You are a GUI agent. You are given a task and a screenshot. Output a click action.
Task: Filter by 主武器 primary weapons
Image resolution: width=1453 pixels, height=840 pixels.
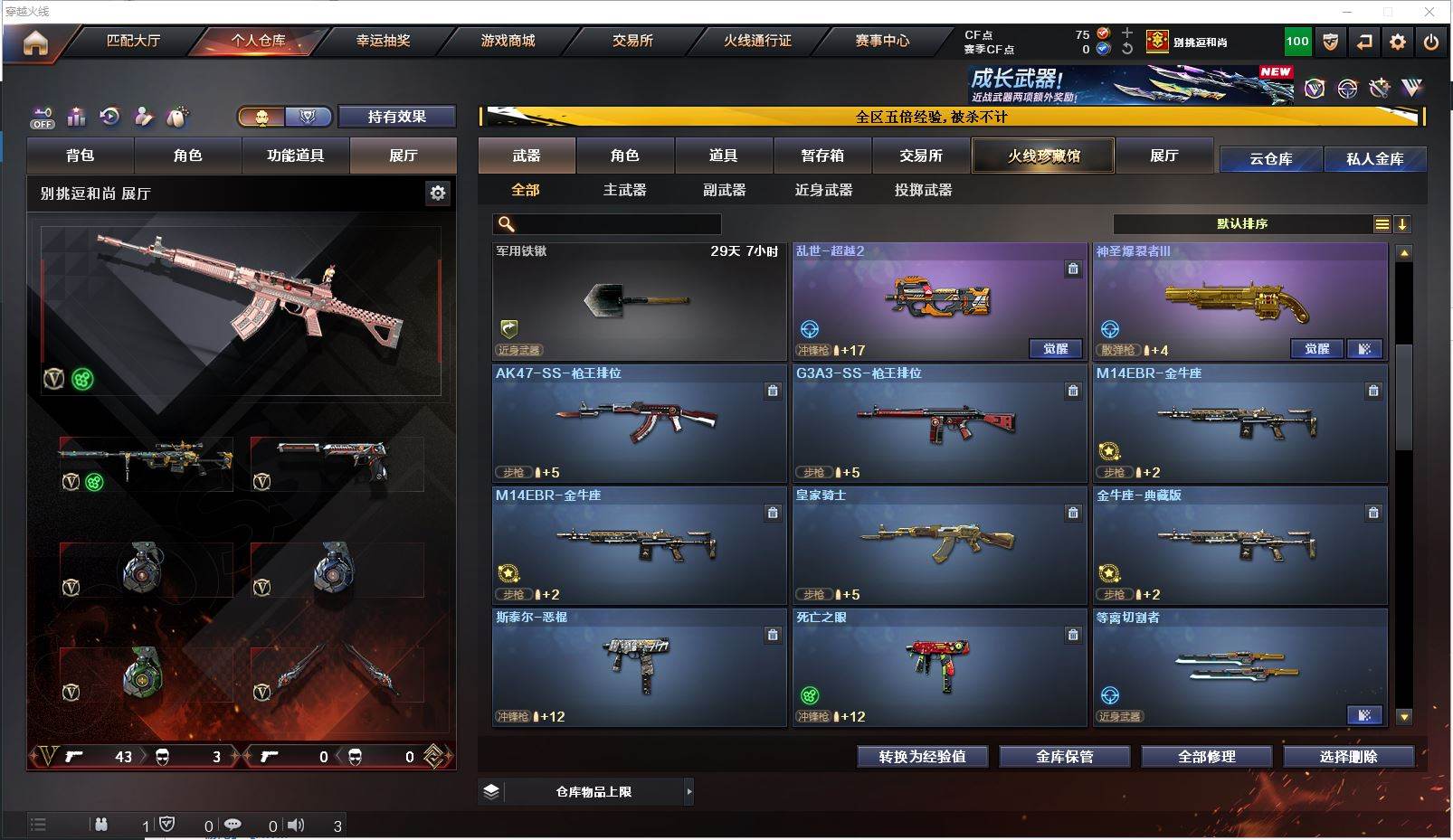(x=624, y=190)
